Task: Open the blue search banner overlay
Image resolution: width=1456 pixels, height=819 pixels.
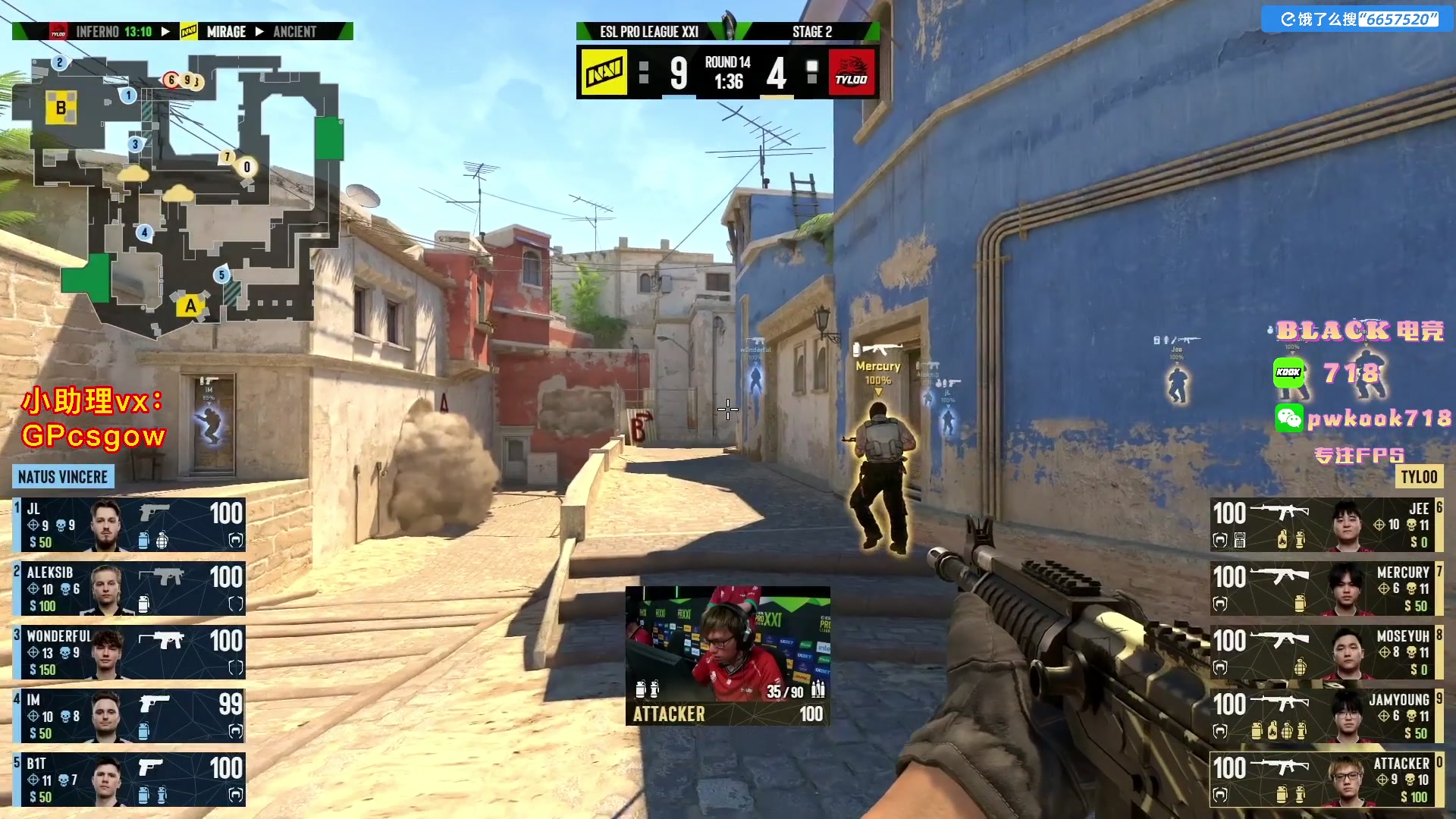Action: (1357, 19)
